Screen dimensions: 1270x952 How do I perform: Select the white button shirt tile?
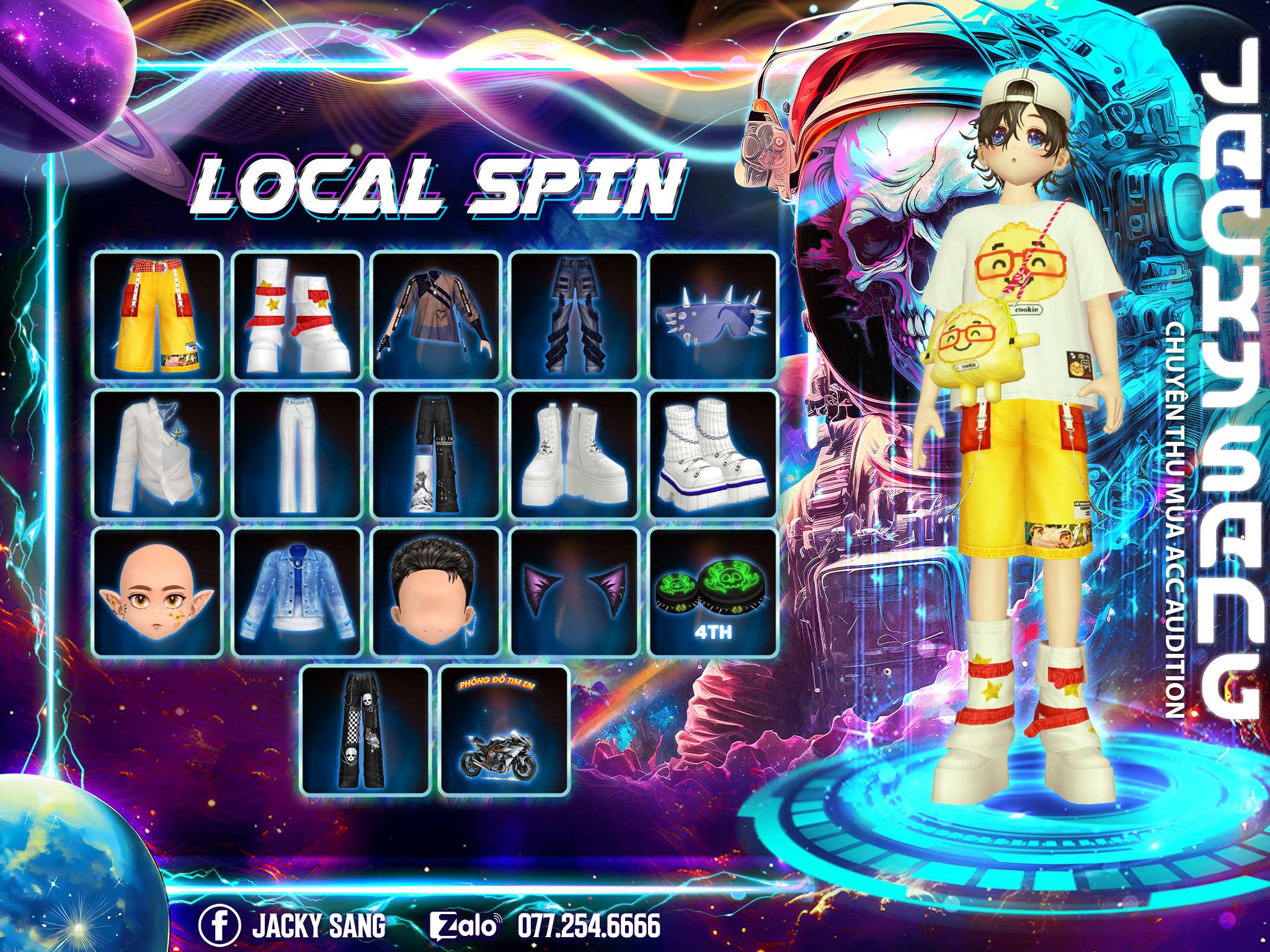[158, 453]
